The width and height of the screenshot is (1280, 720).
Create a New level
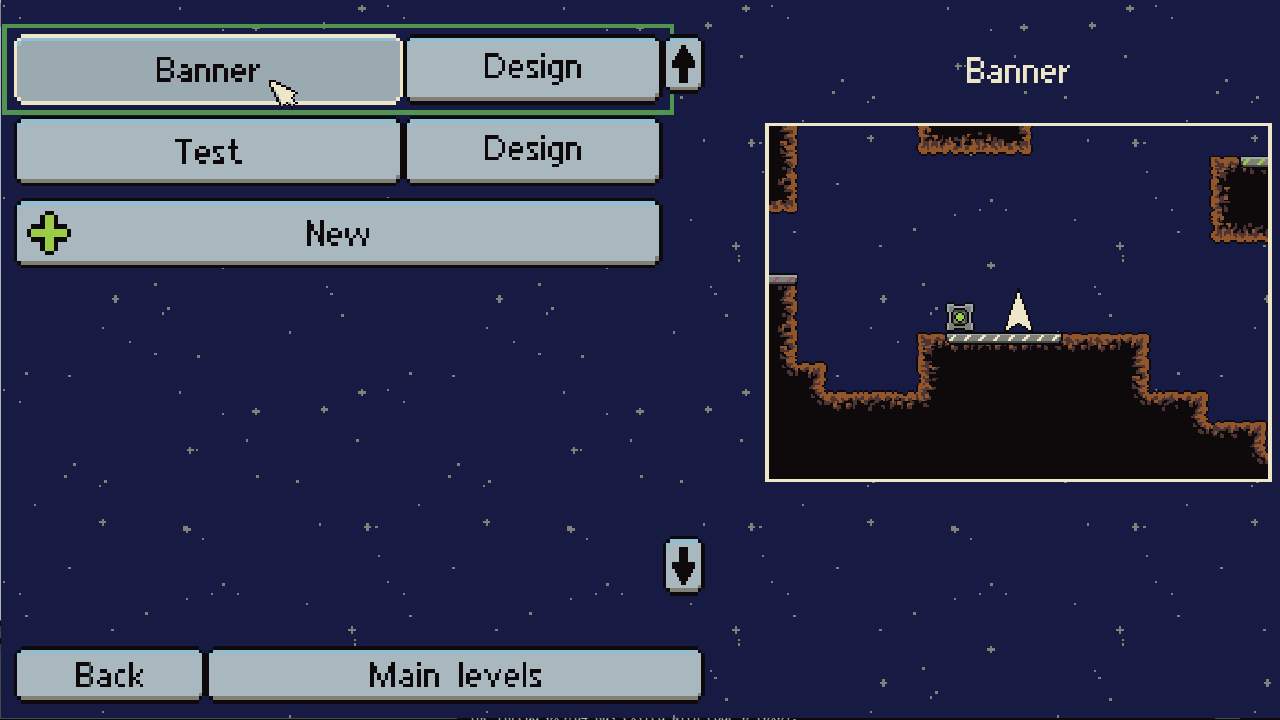[339, 233]
